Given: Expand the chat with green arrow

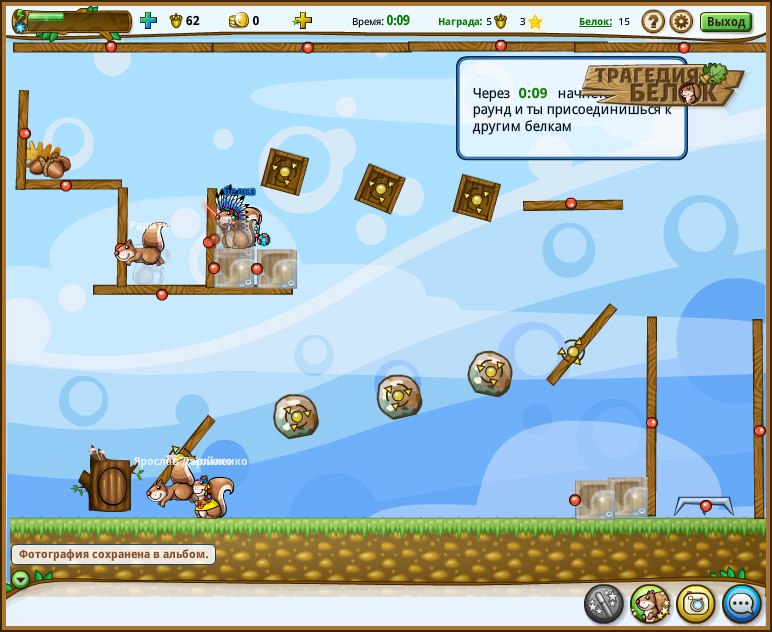Looking at the screenshot, I should tap(20, 579).
